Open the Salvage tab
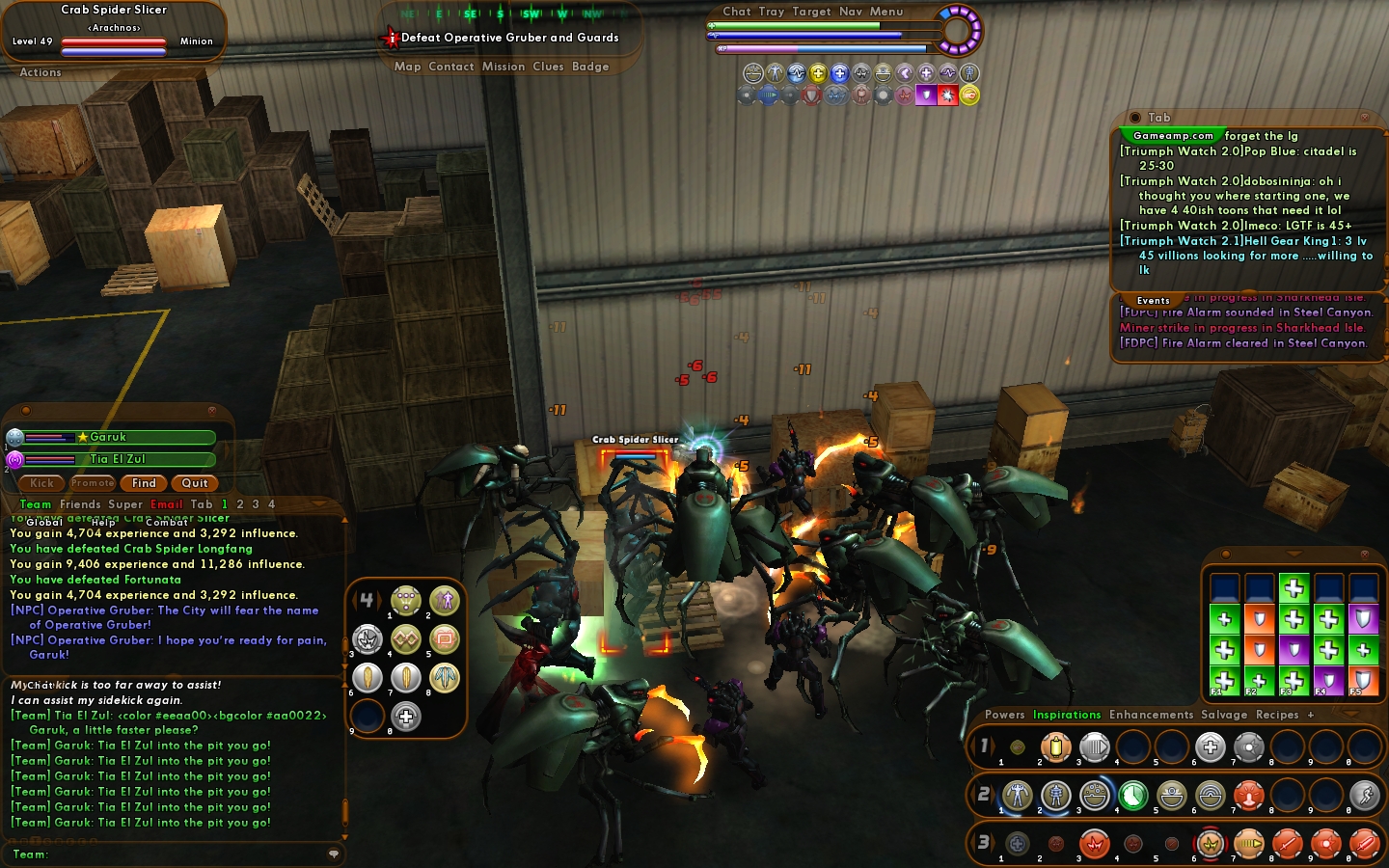This screenshot has width=1389, height=868. click(1224, 715)
